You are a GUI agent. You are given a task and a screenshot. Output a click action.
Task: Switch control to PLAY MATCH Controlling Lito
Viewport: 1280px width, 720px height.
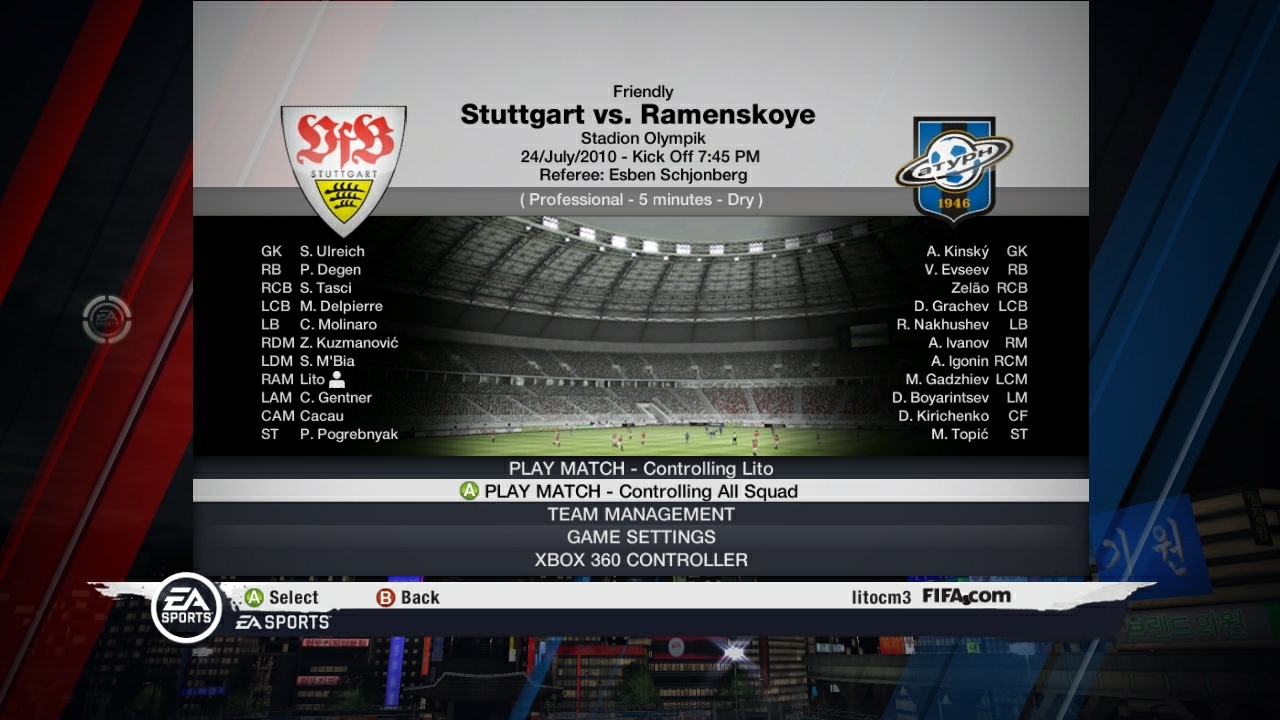640,468
